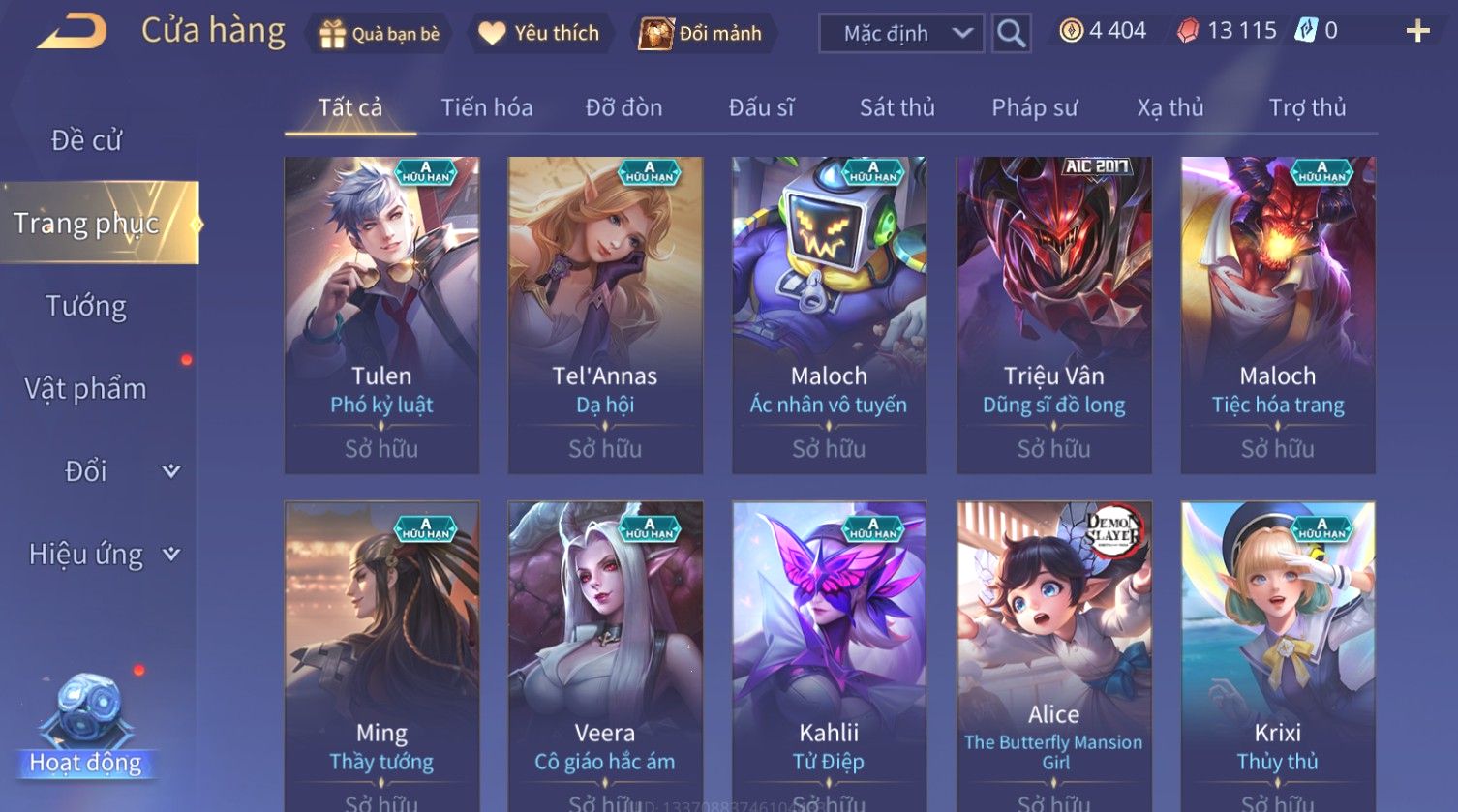Pick the Alice Butterfly Mansion Girl skin
Screen dimensions: 1458x812
[1053, 658]
